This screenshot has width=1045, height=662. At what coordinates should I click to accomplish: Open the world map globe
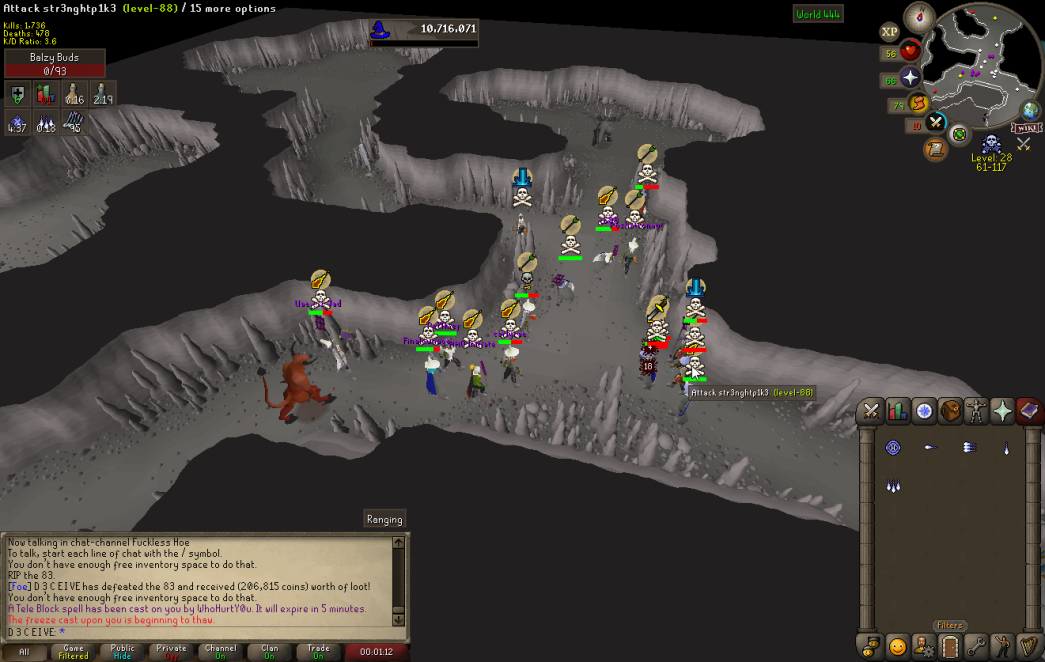click(1029, 111)
